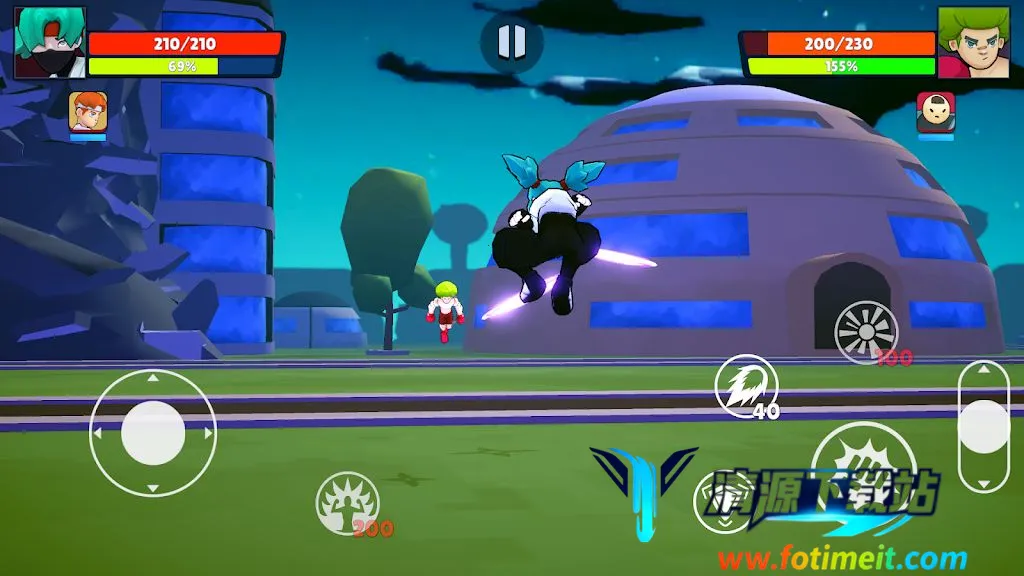Tap the vertical fly up/down slider
Screen dimensions: 1024x576
(983, 427)
